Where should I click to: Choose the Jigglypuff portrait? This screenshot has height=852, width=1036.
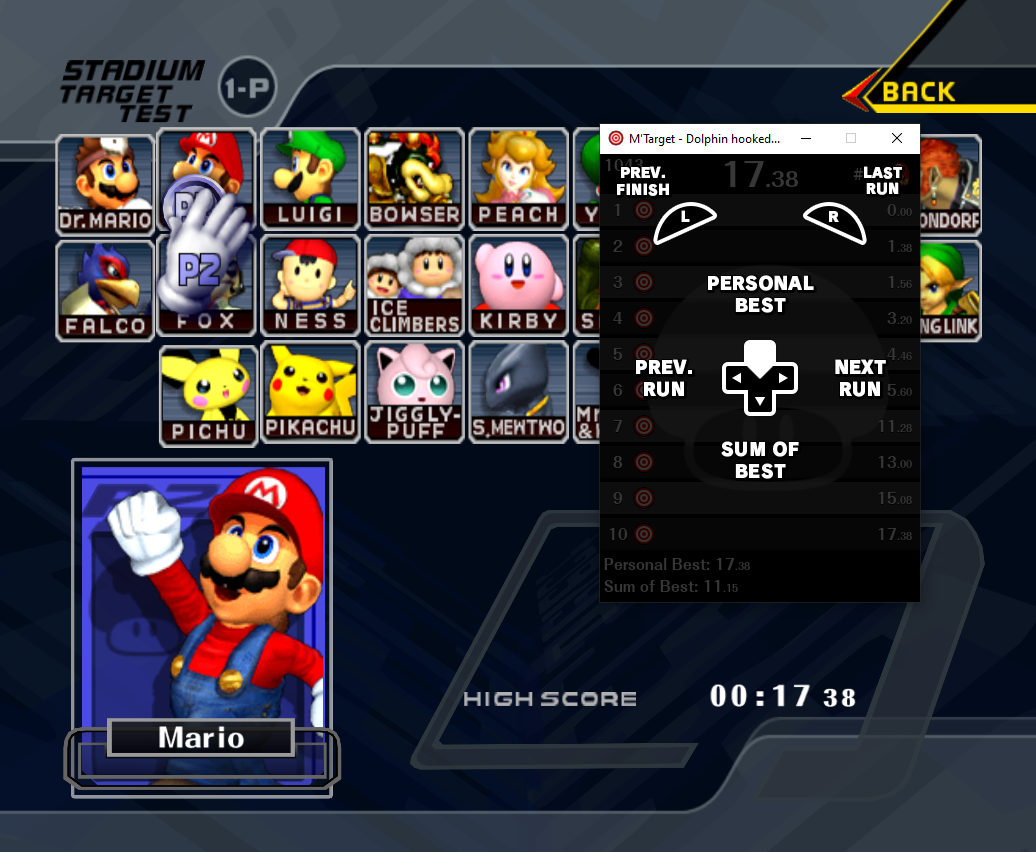(414, 392)
